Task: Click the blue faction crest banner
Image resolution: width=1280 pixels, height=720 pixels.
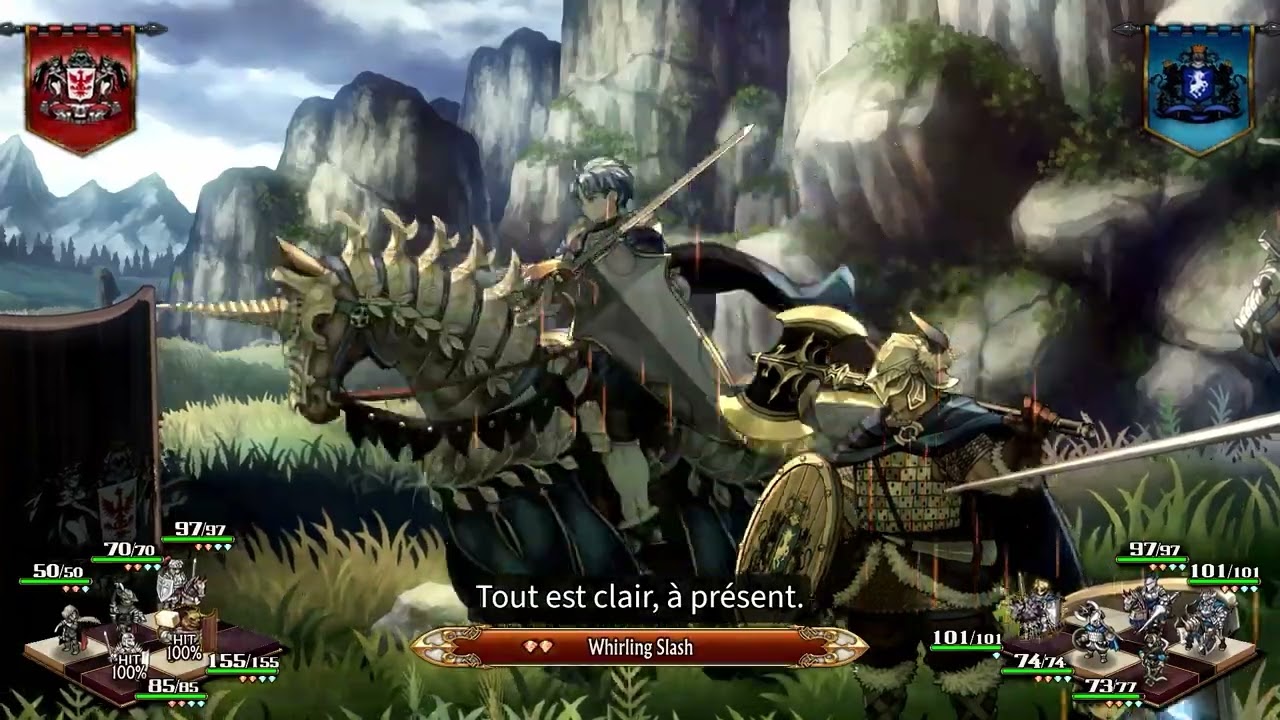Action: click(x=1198, y=87)
